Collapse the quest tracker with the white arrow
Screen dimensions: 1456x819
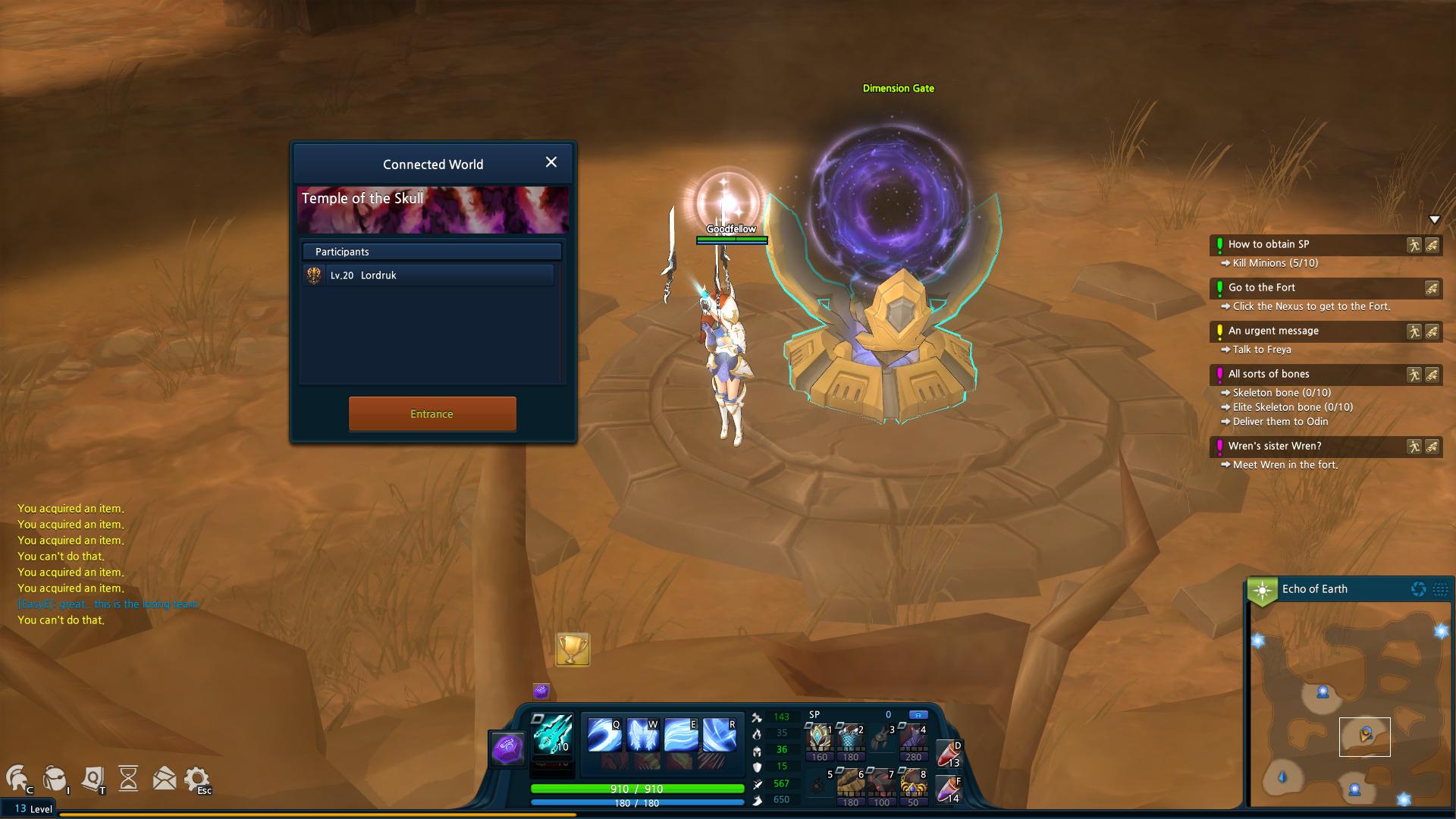1434,220
